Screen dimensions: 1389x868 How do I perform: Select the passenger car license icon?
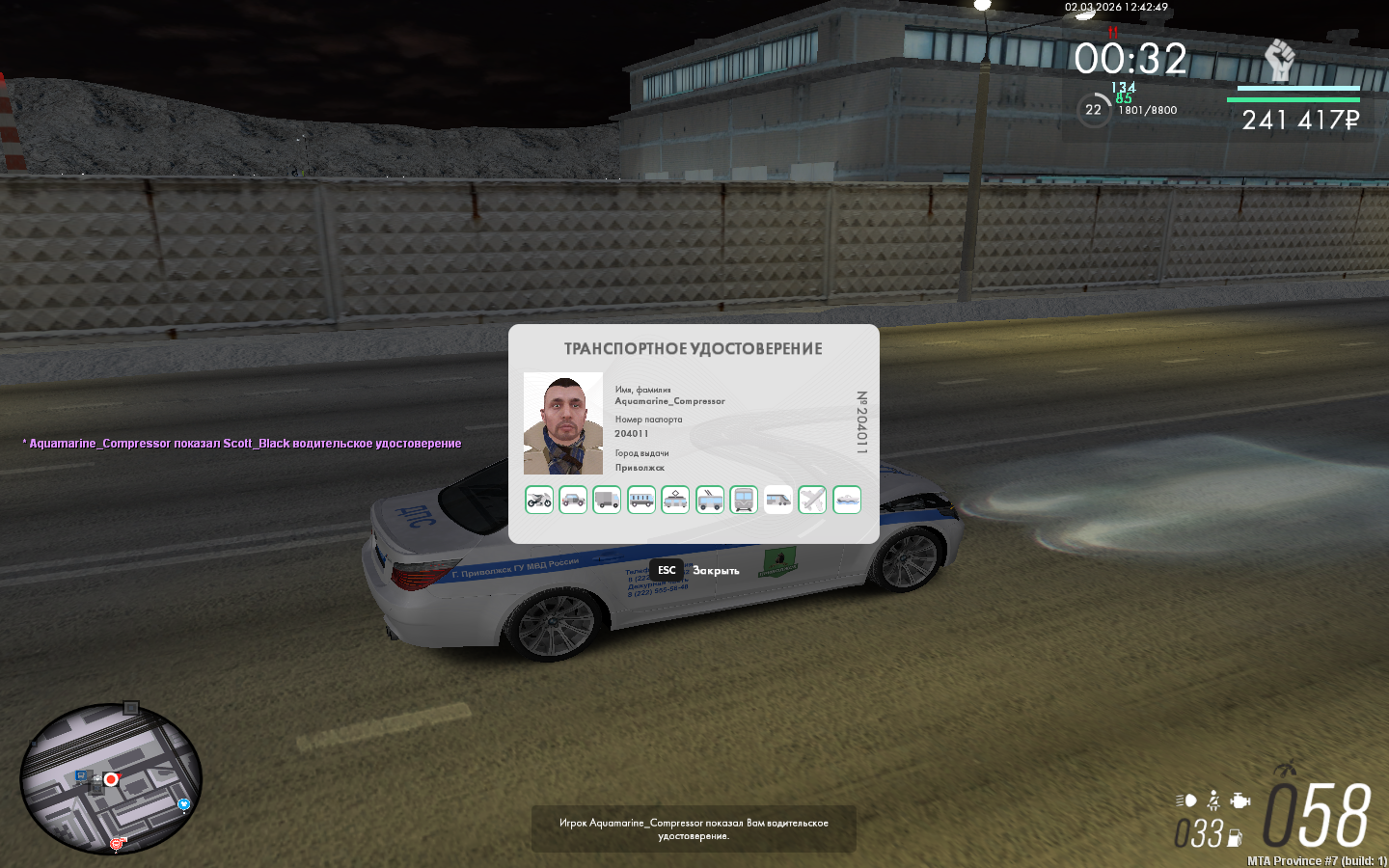[573, 500]
